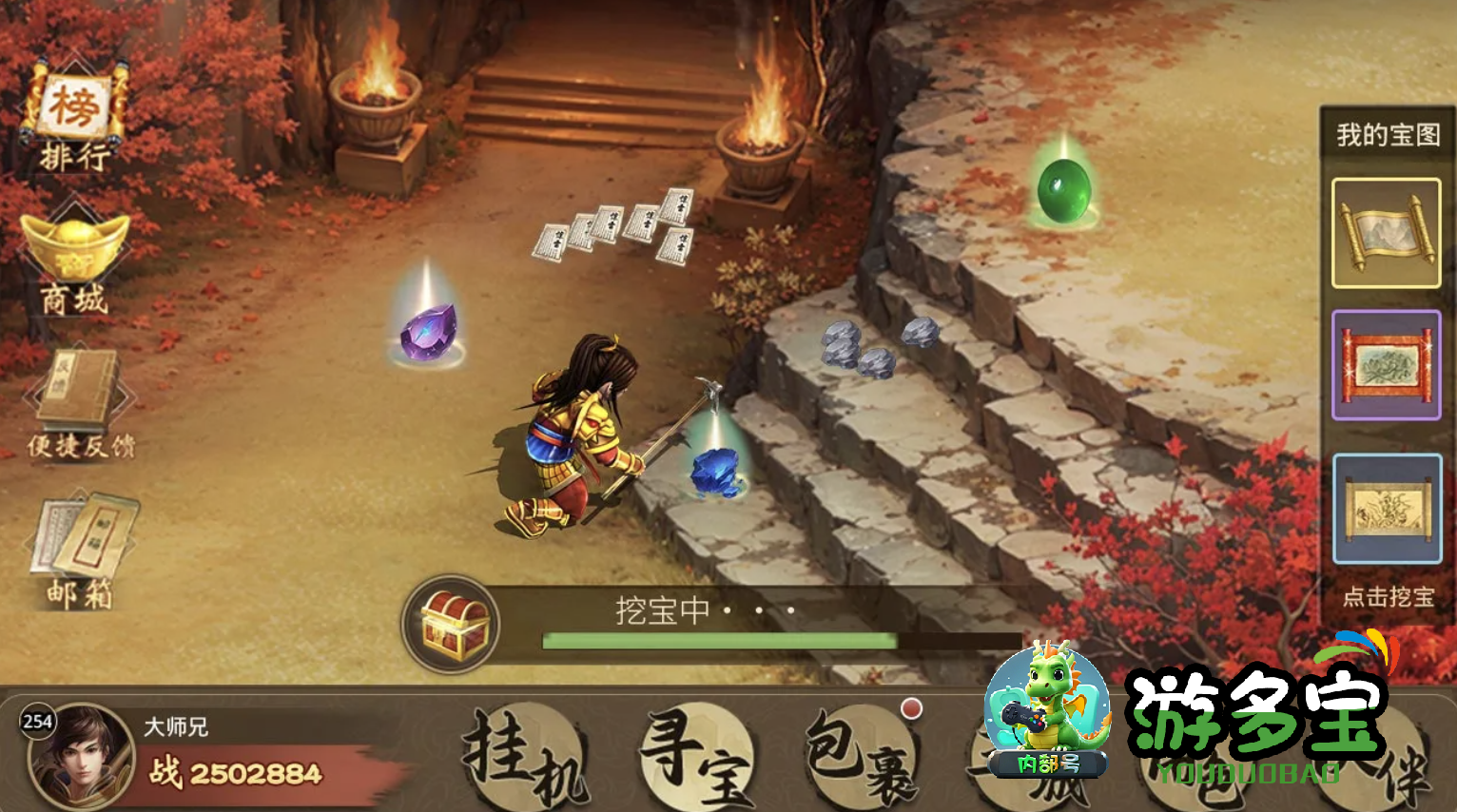Screen dimensions: 1457x812
Task: Click the treasure chest beside the progress bar
Action: (452, 623)
